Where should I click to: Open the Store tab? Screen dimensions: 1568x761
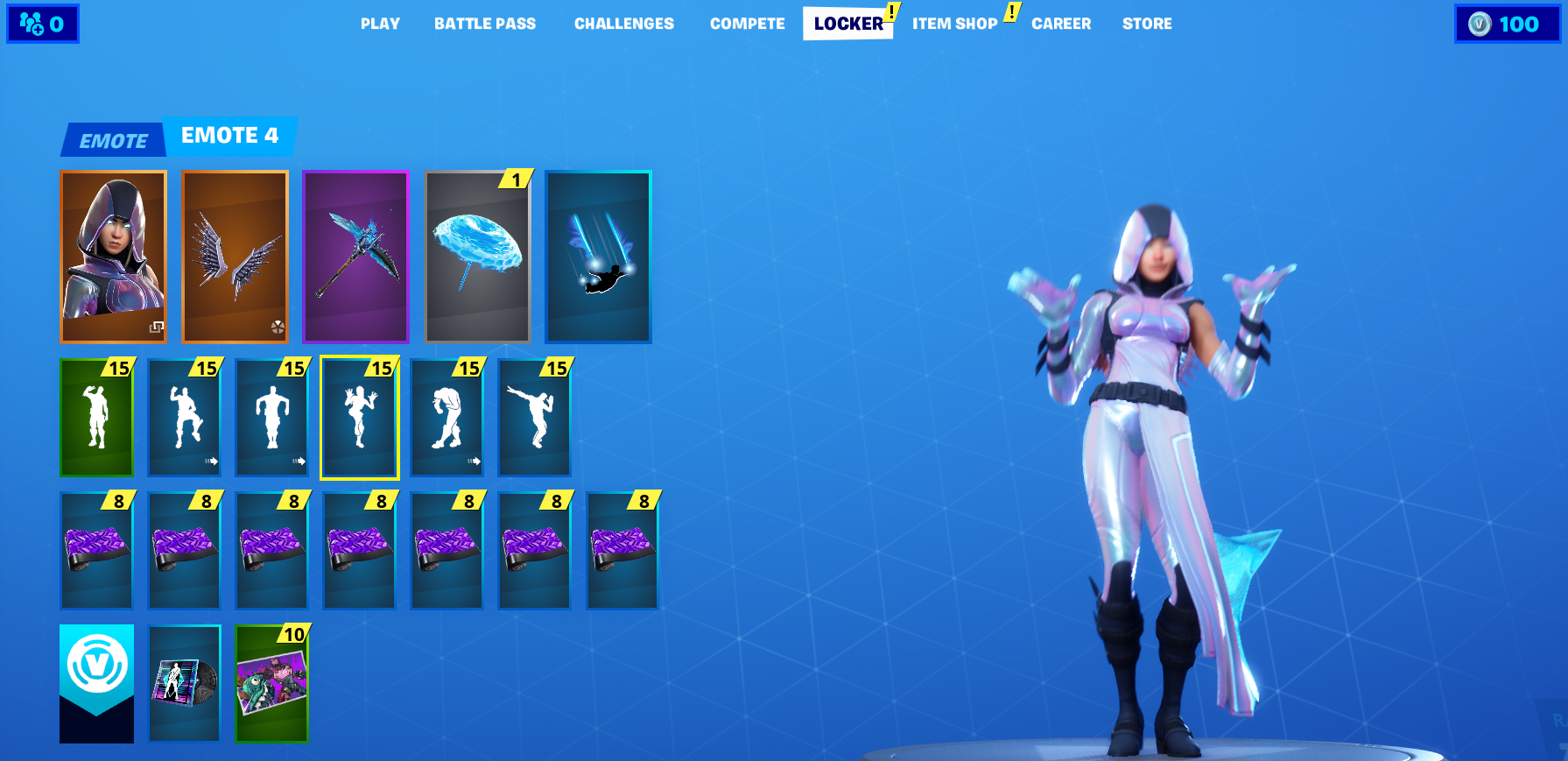(1146, 24)
